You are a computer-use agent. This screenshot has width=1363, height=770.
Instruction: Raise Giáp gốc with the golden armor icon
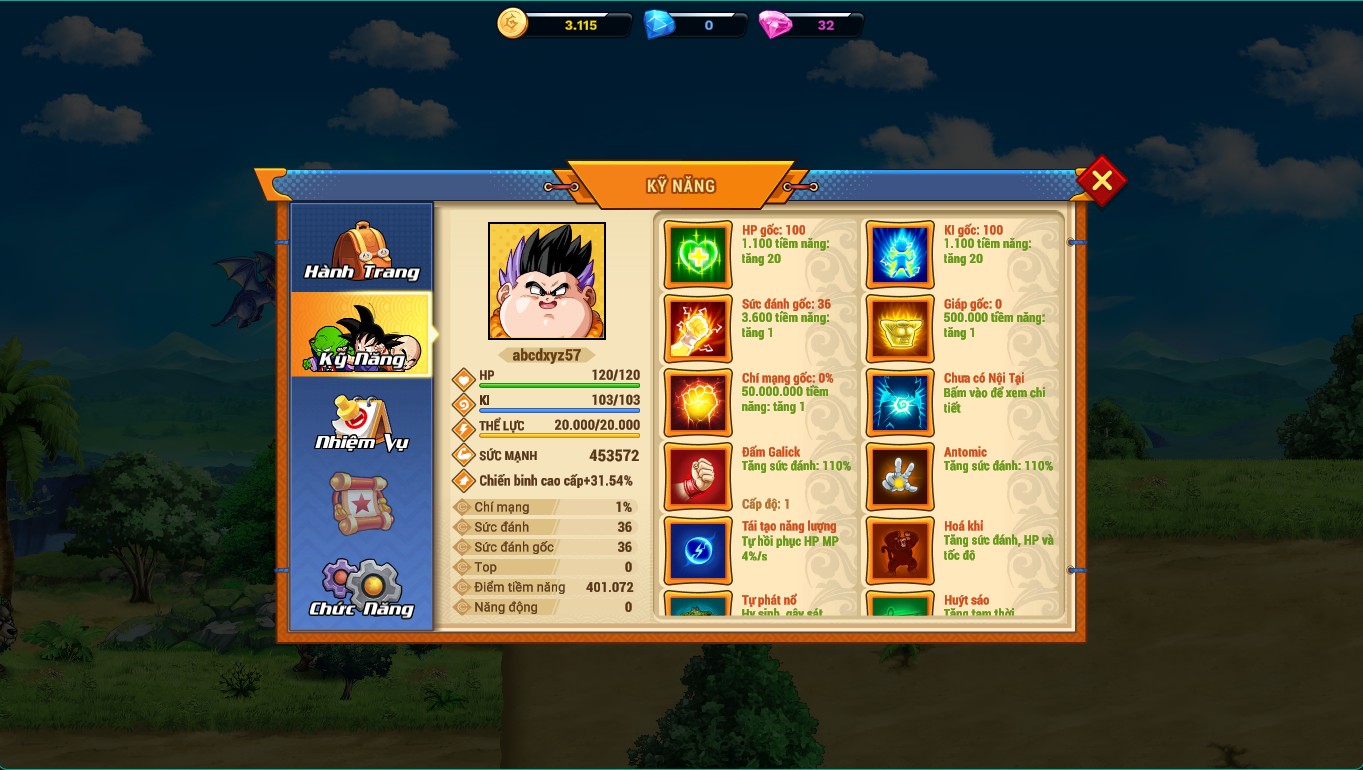click(x=900, y=329)
